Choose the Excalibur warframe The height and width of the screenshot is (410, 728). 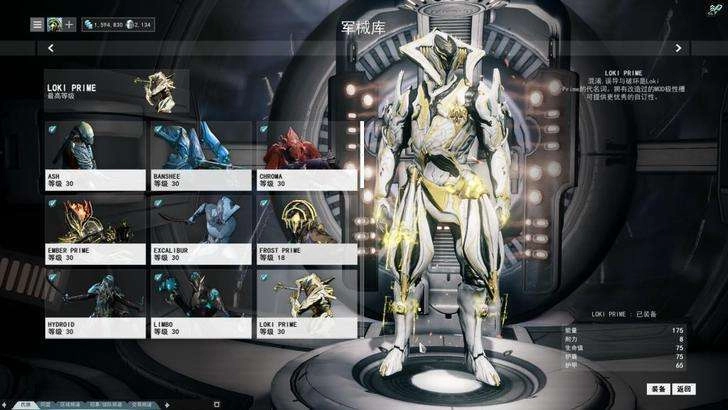pos(200,228)
